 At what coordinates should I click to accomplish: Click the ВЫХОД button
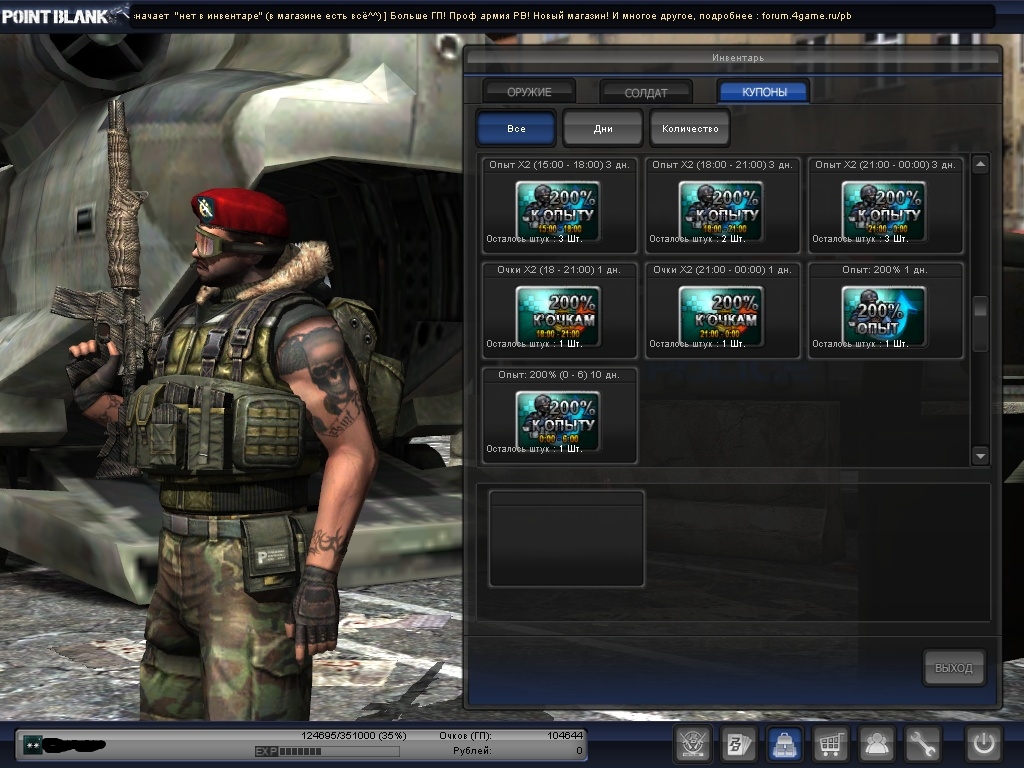click(x=953, y=668)
